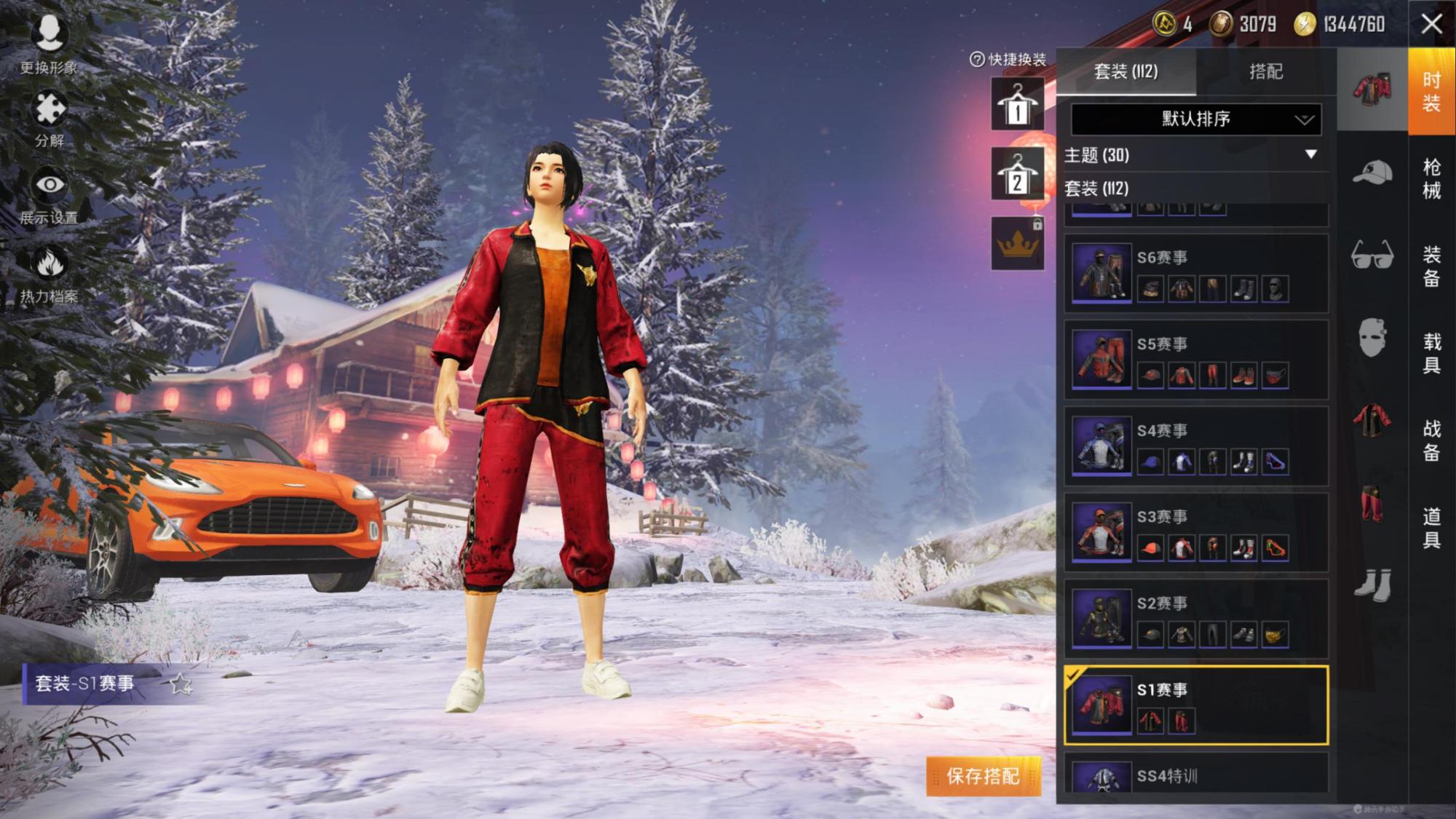Select quick outfit hanger slot 1

[x=1017, y=105]
